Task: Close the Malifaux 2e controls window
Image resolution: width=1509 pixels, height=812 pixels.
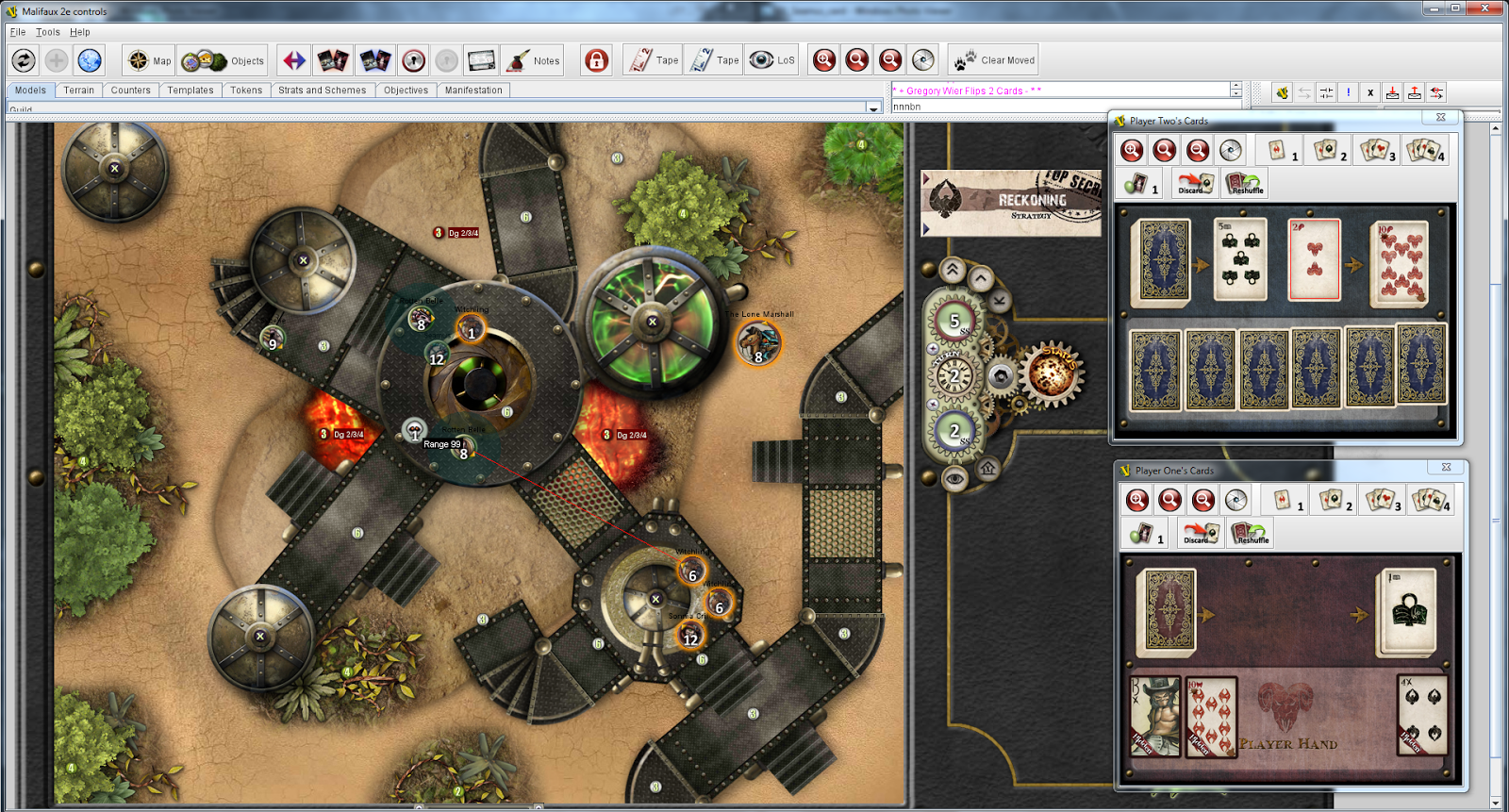Action: coord(1489,8)
